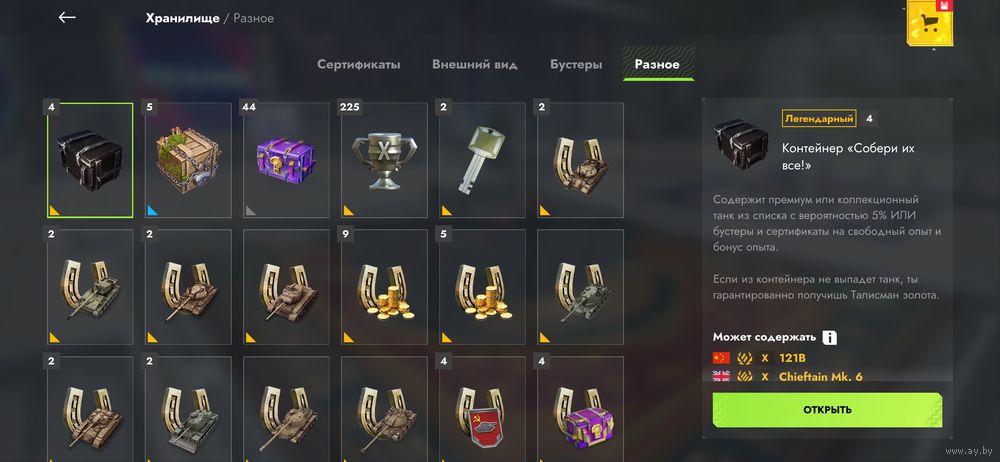Show info on possible container contents
The height and width of the screenshot is (462, 1000).
point(829,338)
